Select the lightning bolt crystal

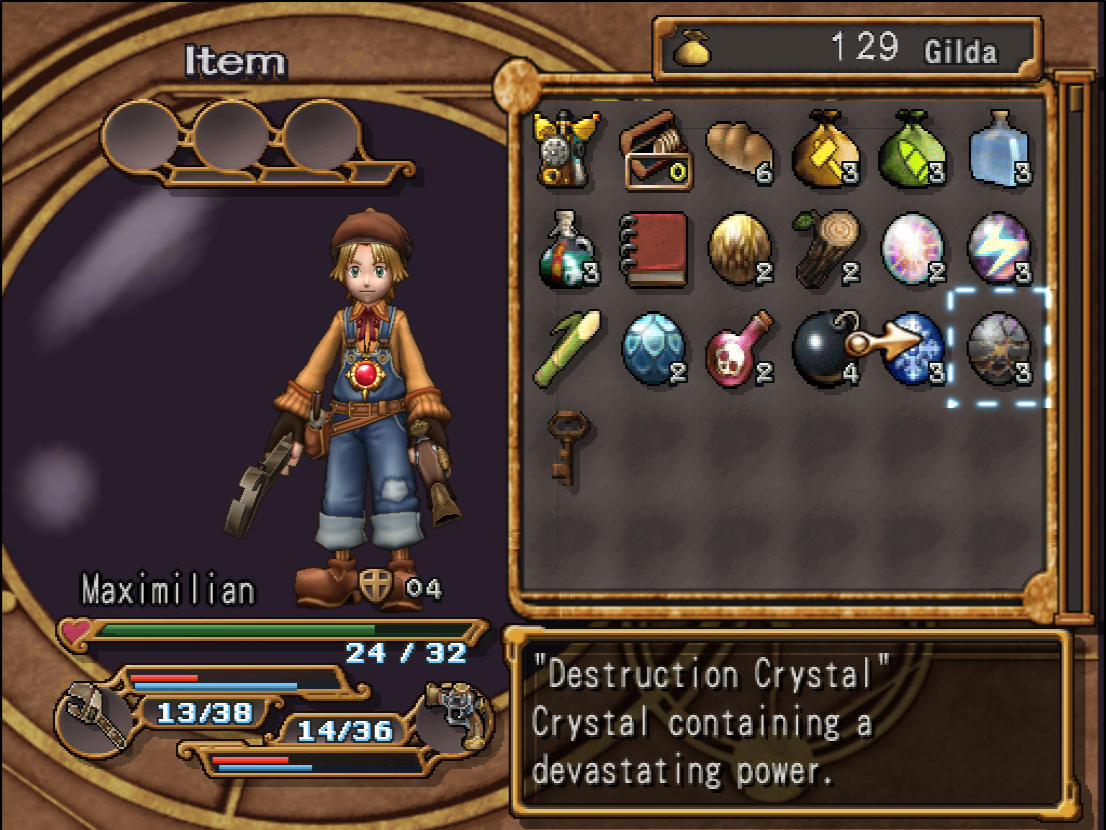1000,247
